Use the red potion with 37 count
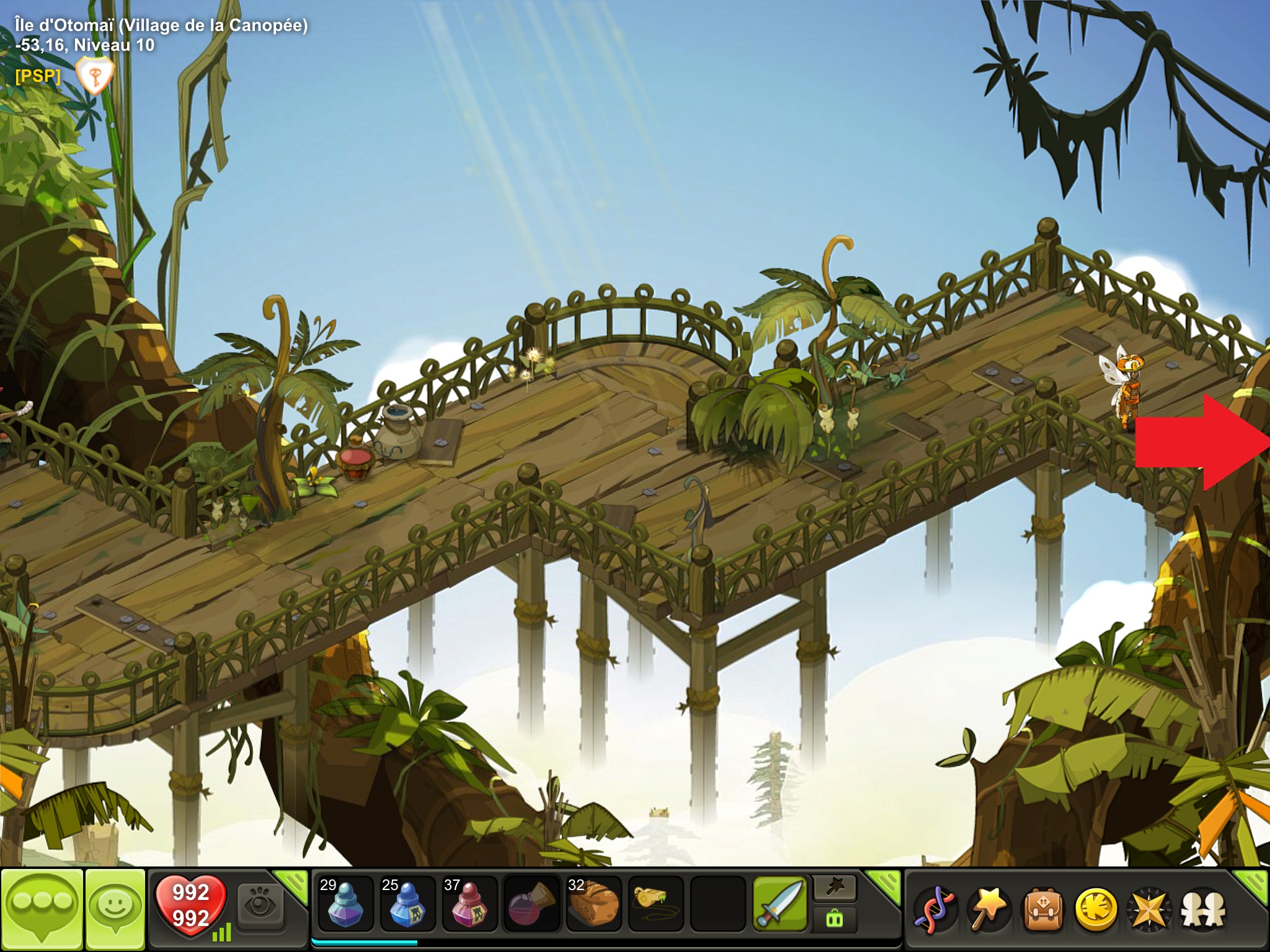This screenshot has width=1270, height=952. point(469,904)
